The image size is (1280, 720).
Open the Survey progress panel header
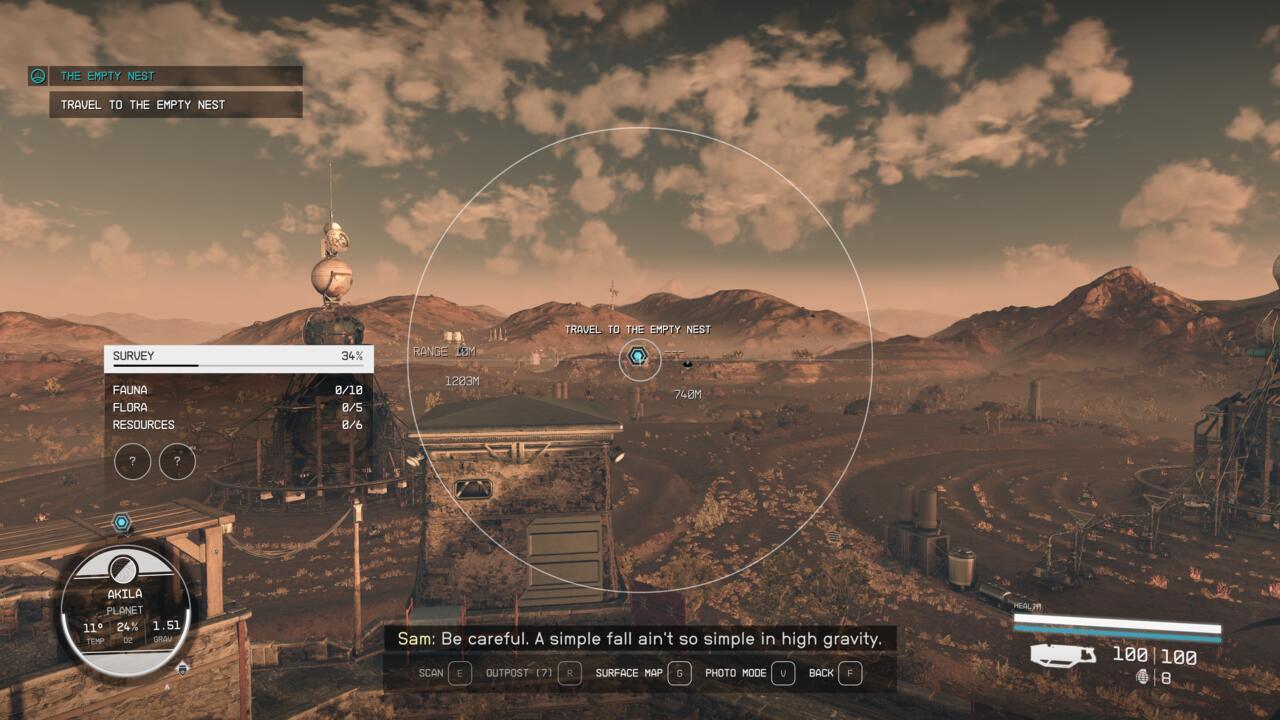point(238,356)
